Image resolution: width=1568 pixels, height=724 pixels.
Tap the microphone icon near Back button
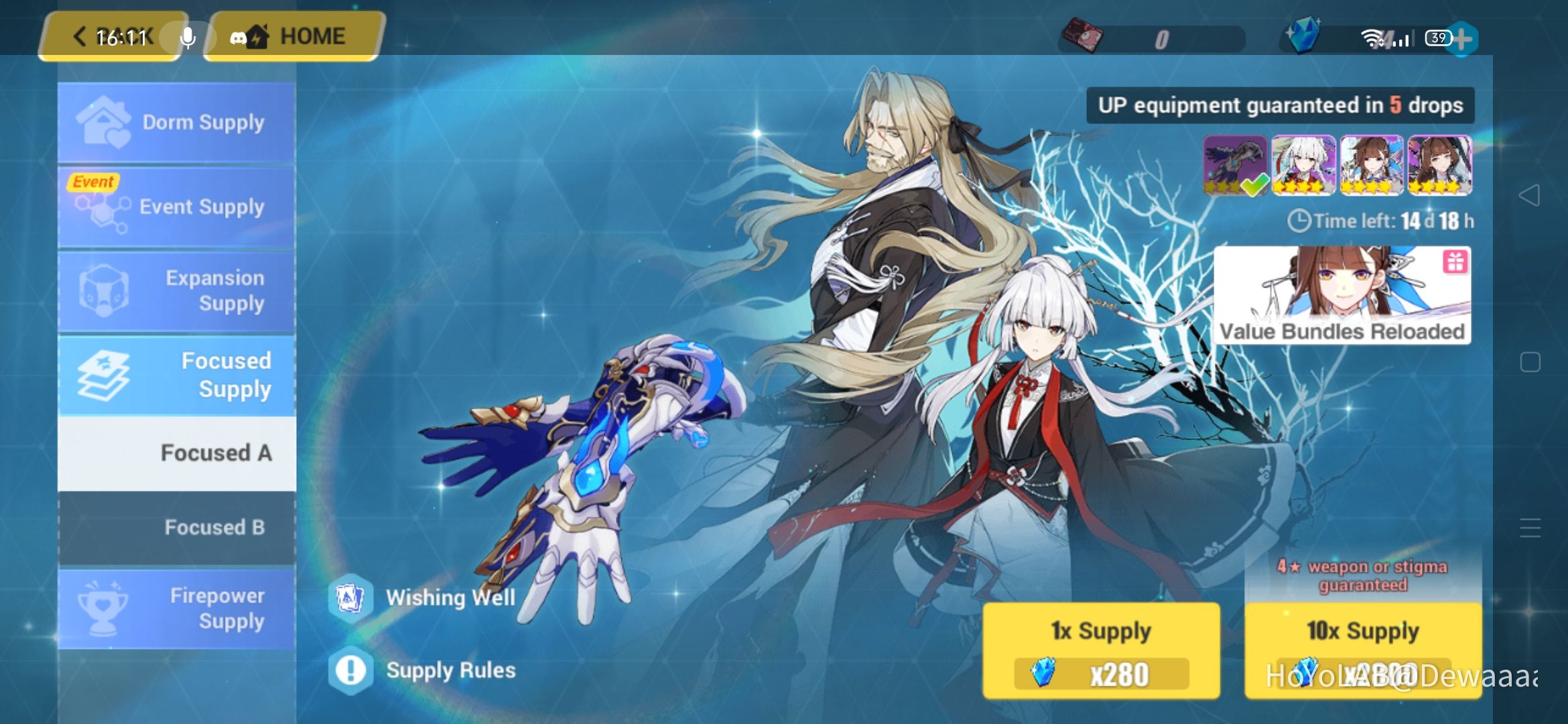pos(187,38)
